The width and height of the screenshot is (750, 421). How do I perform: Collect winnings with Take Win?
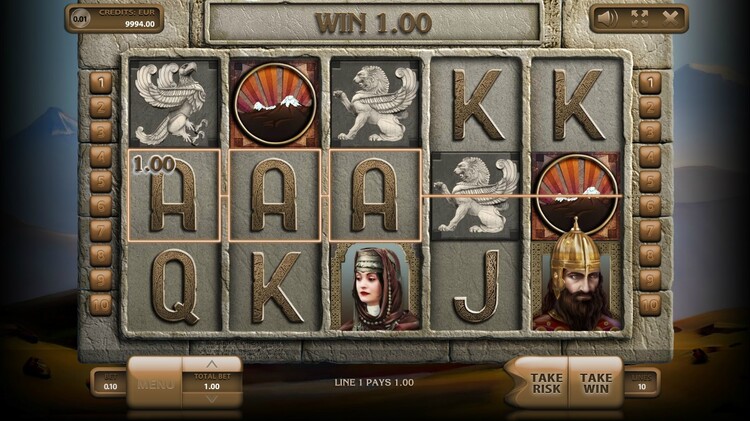[595, 383]
